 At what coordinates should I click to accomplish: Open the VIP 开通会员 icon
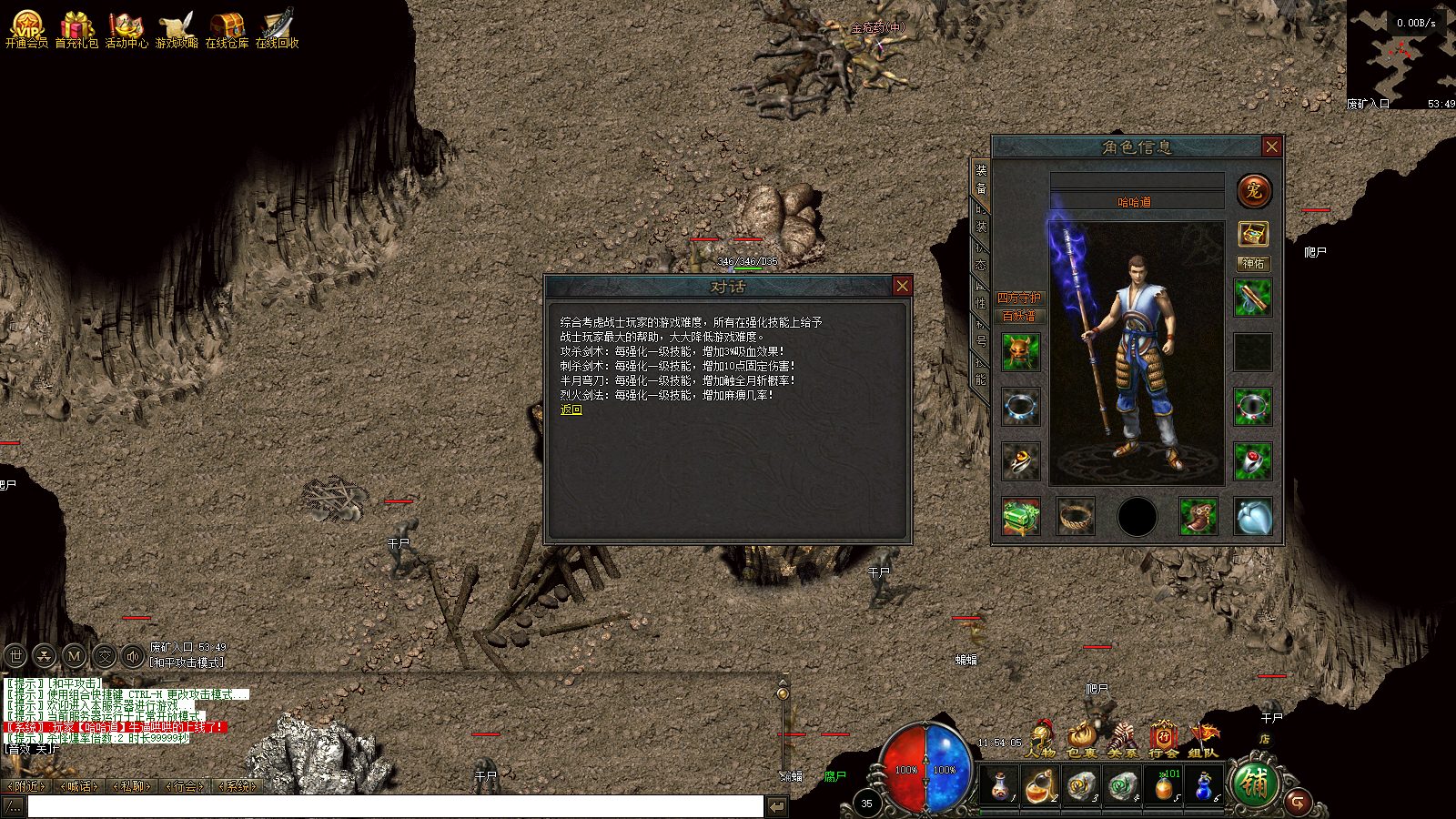tap(26, 27)
